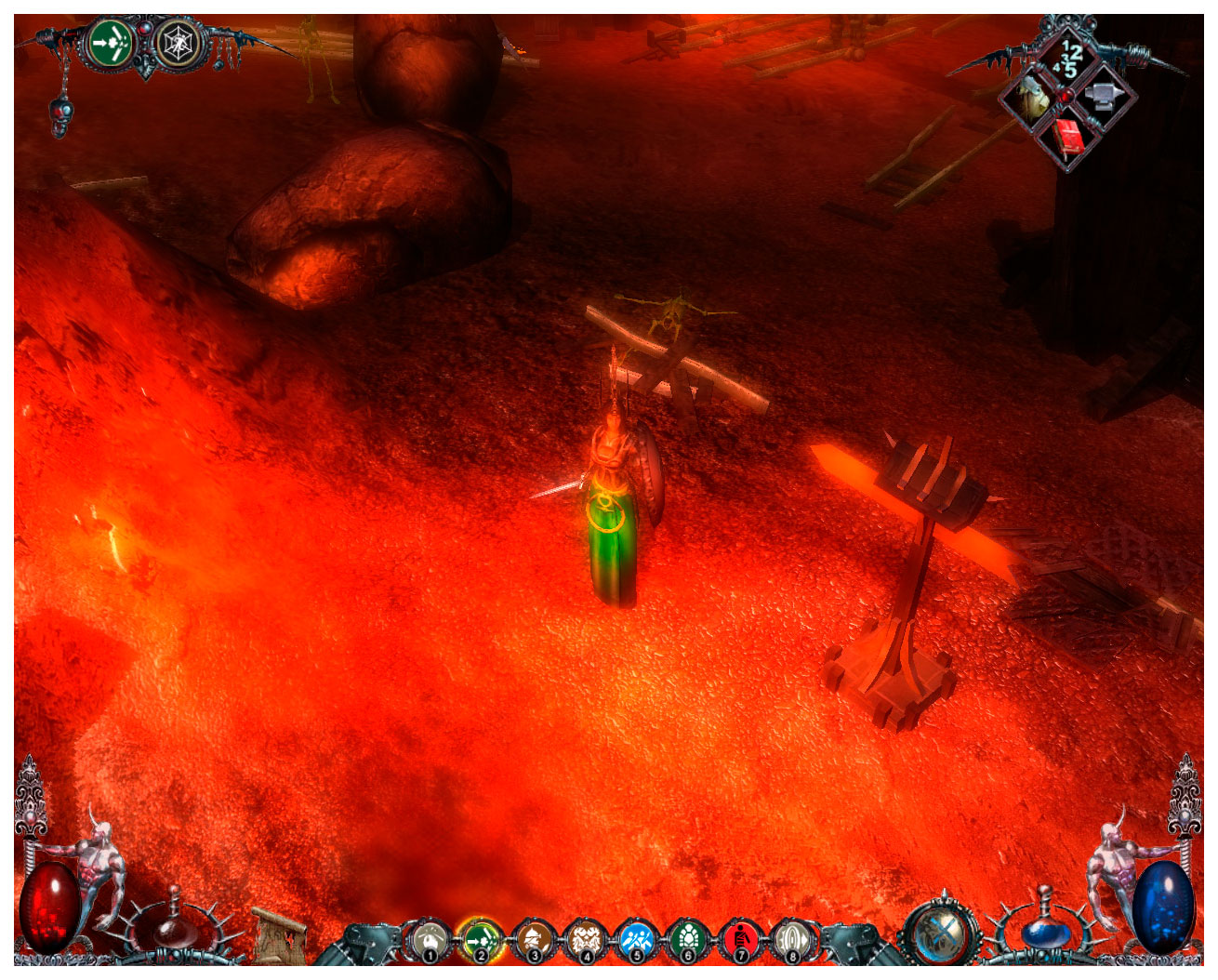Open the red book journal
The width and height of the screenshot is (1218, 980).
tap(1069, 138)
